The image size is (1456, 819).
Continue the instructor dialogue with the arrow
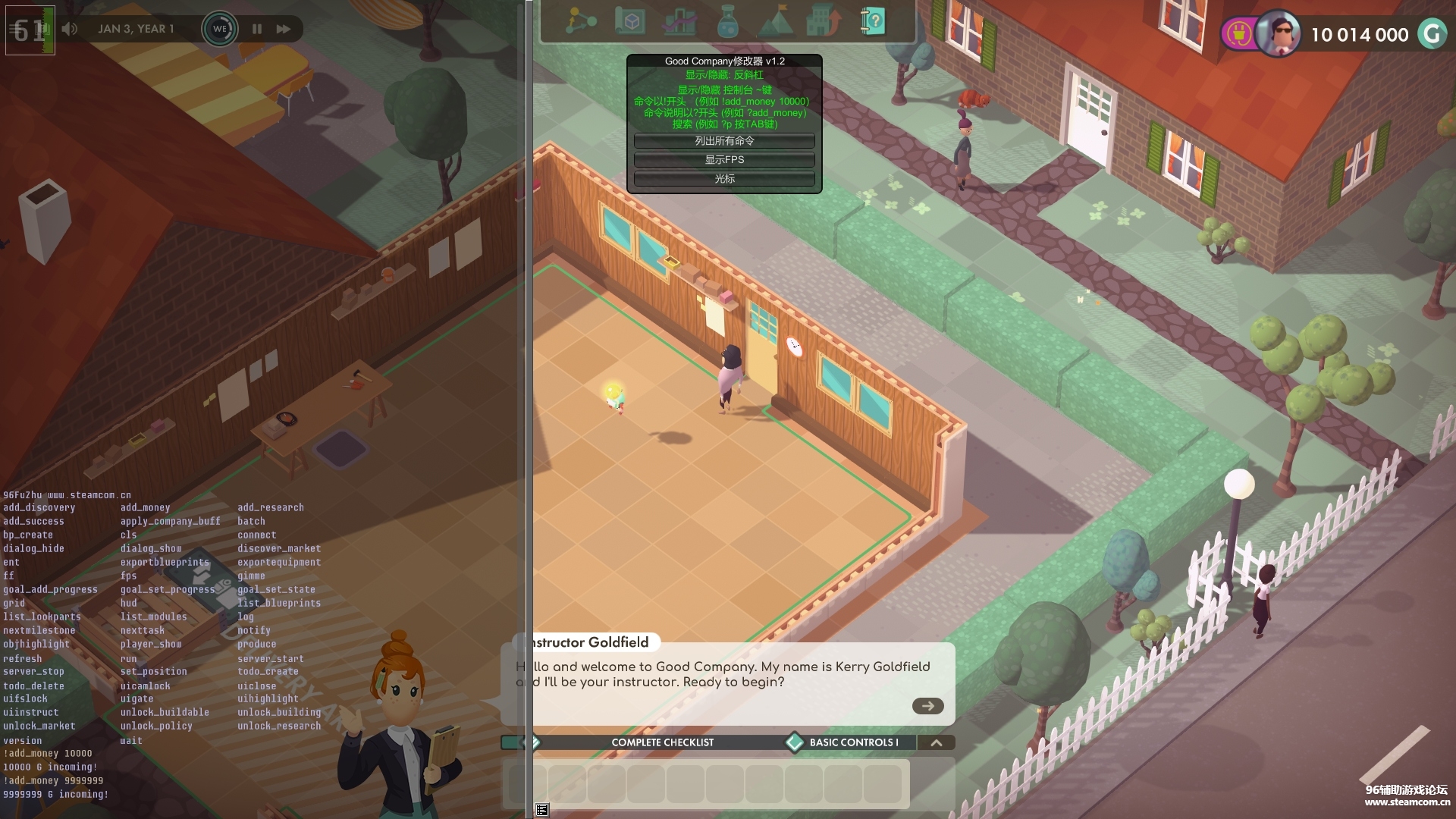927,706
